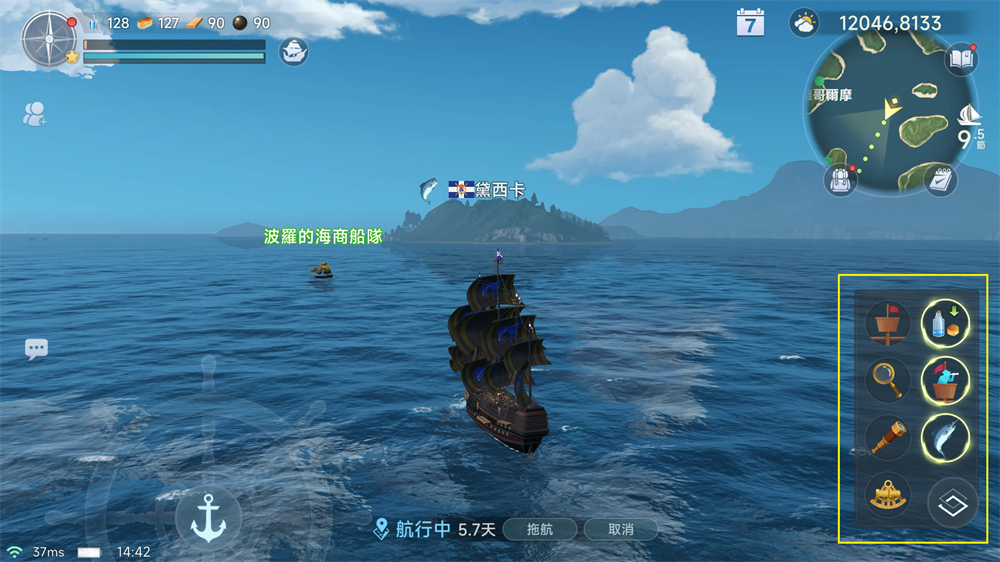This screenshot has height=562, width=1000.
Task: Check the weather cloud-and-sun icon
Action: (x=804, y=23)
